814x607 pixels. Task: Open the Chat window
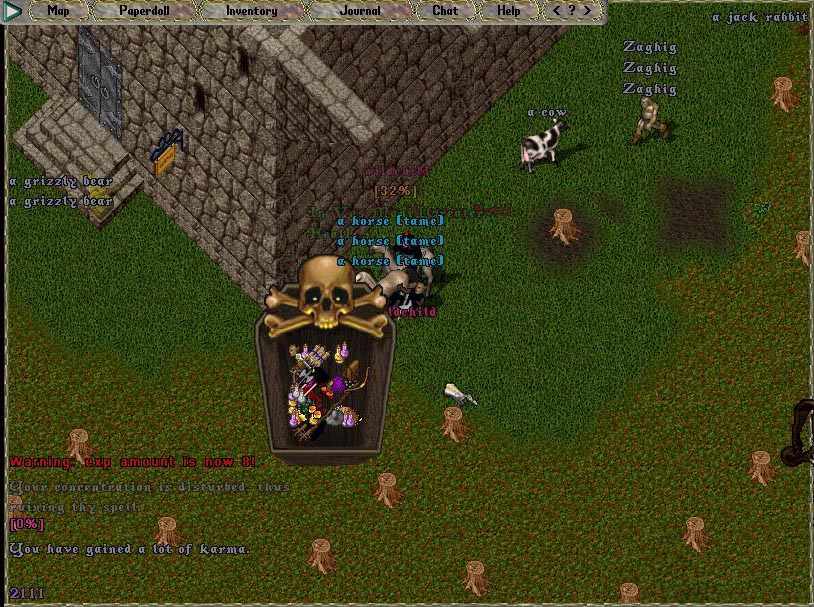click(445, 11)
